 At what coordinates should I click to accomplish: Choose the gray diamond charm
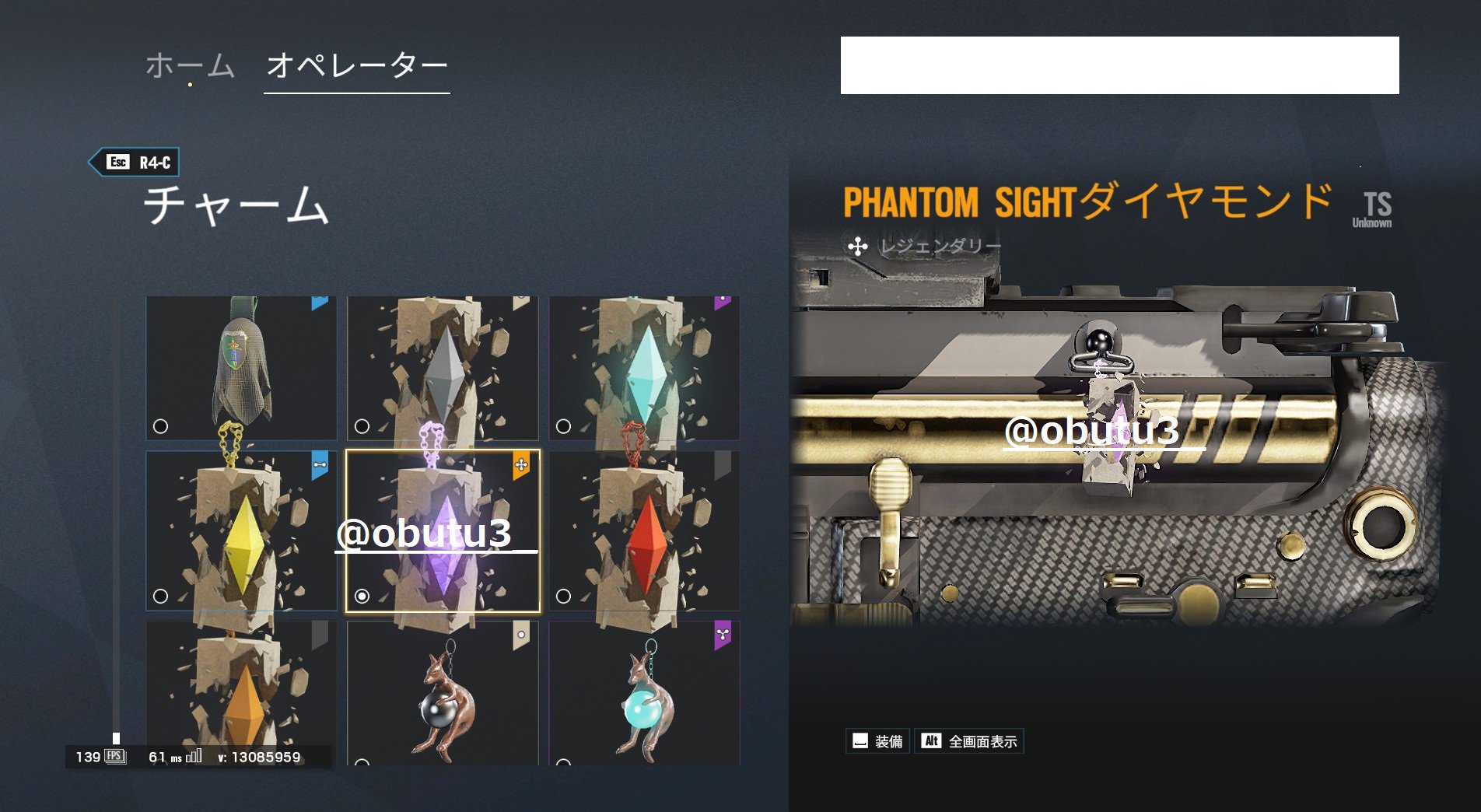click(443, 367)
